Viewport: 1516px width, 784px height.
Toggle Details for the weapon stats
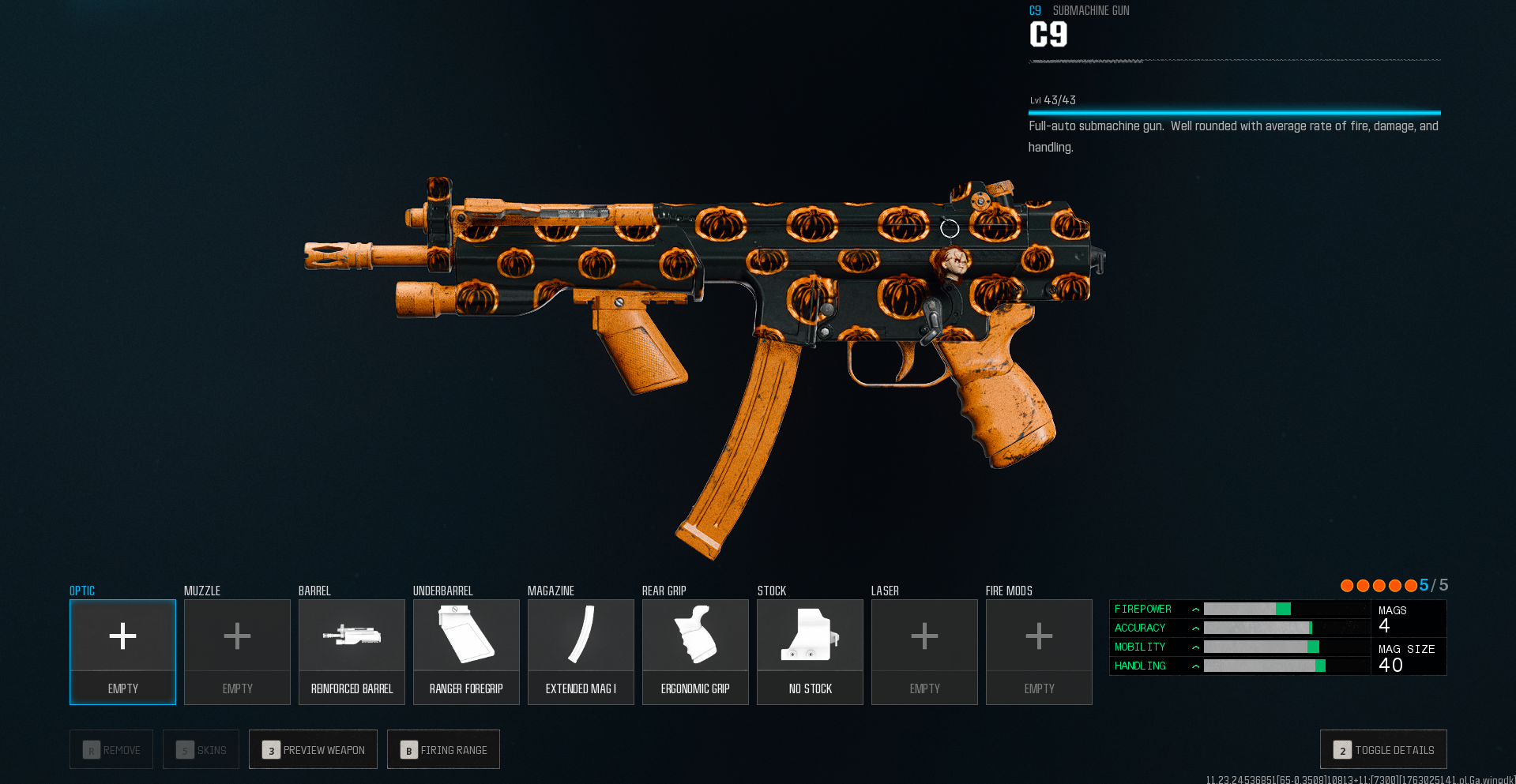pyautogui.click(x=1383, y=749)
